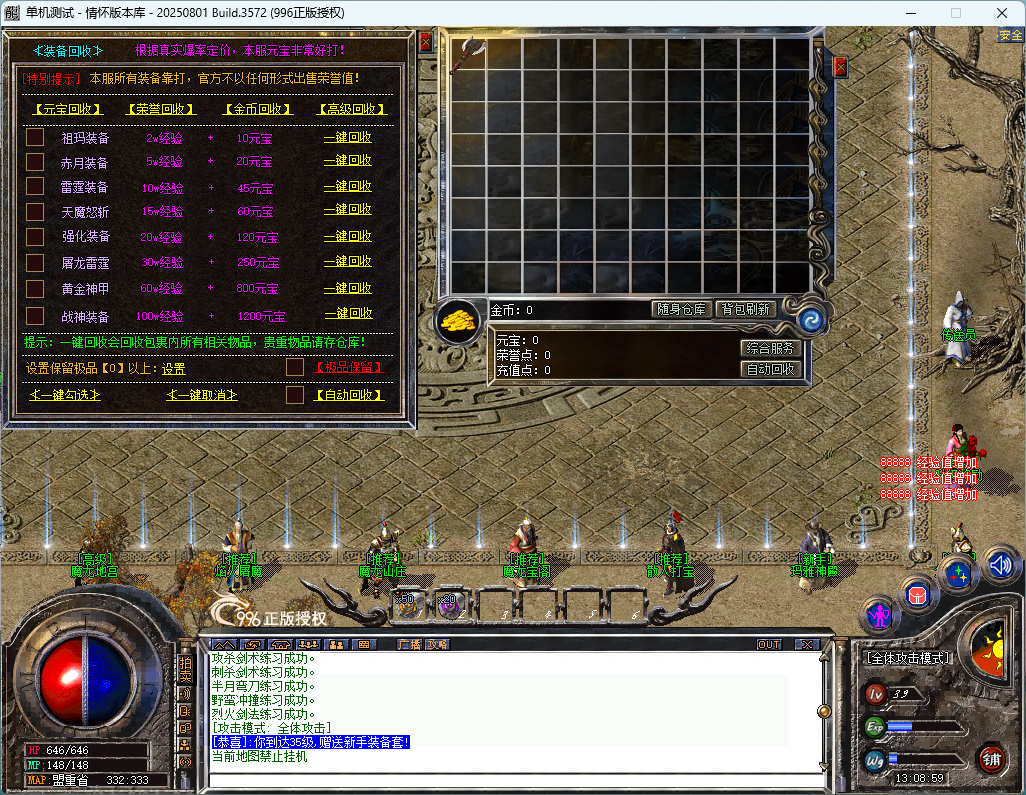Screen dimensions: 1026x795
Task: Tick the 战神装备 recycle checkbox
Action: point(35,315)
